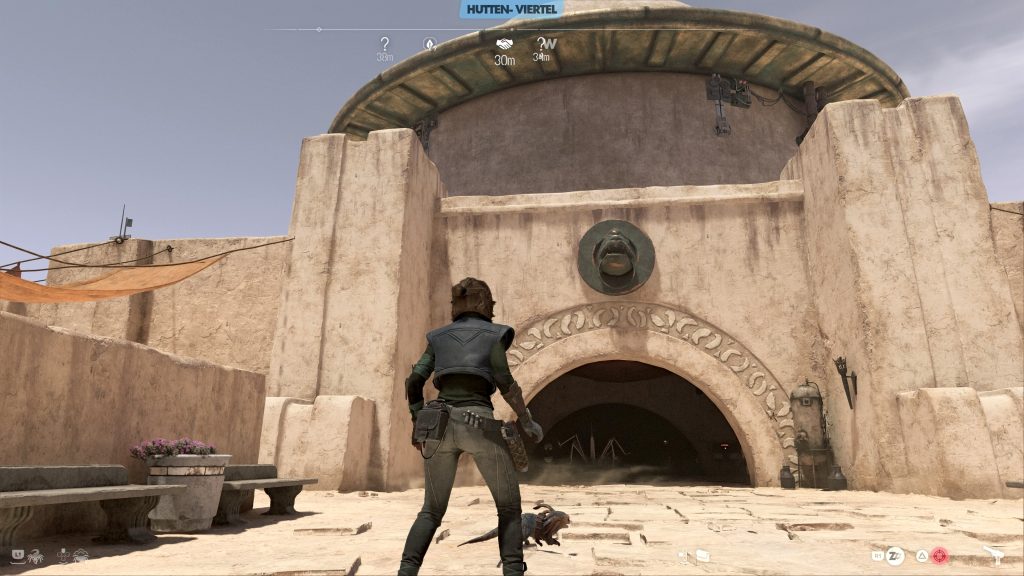Select the Nix sense icon beside the d-pad

pyautogui.click(x=80, y=556)
